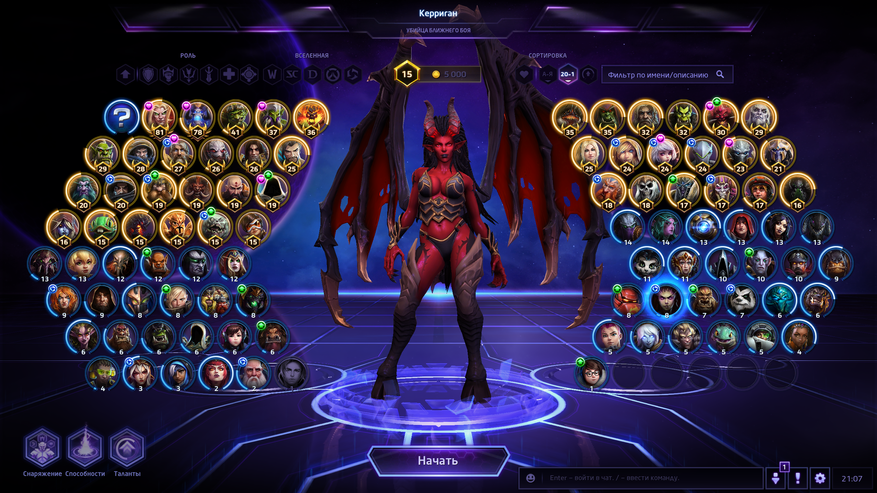
Task: Filter heroes by Warcraft universe
Action: [x=273, y=74]
